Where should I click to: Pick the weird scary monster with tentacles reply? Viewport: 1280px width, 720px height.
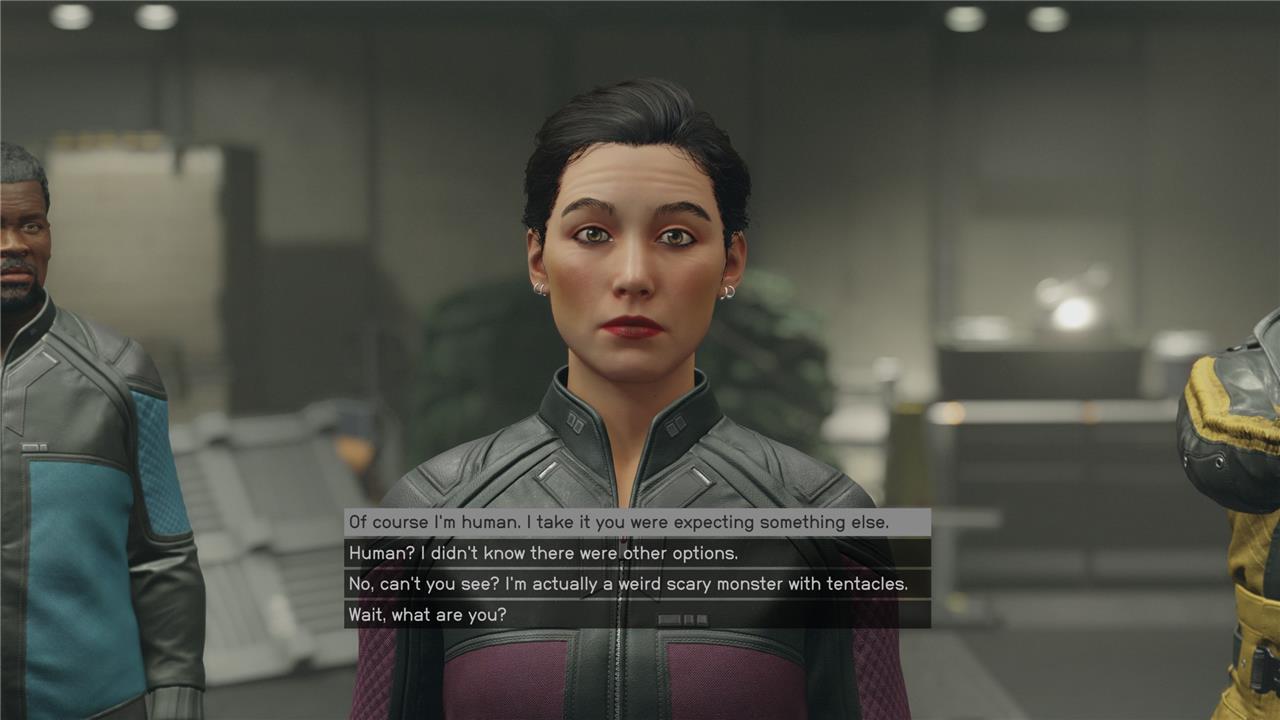[626, 583]
